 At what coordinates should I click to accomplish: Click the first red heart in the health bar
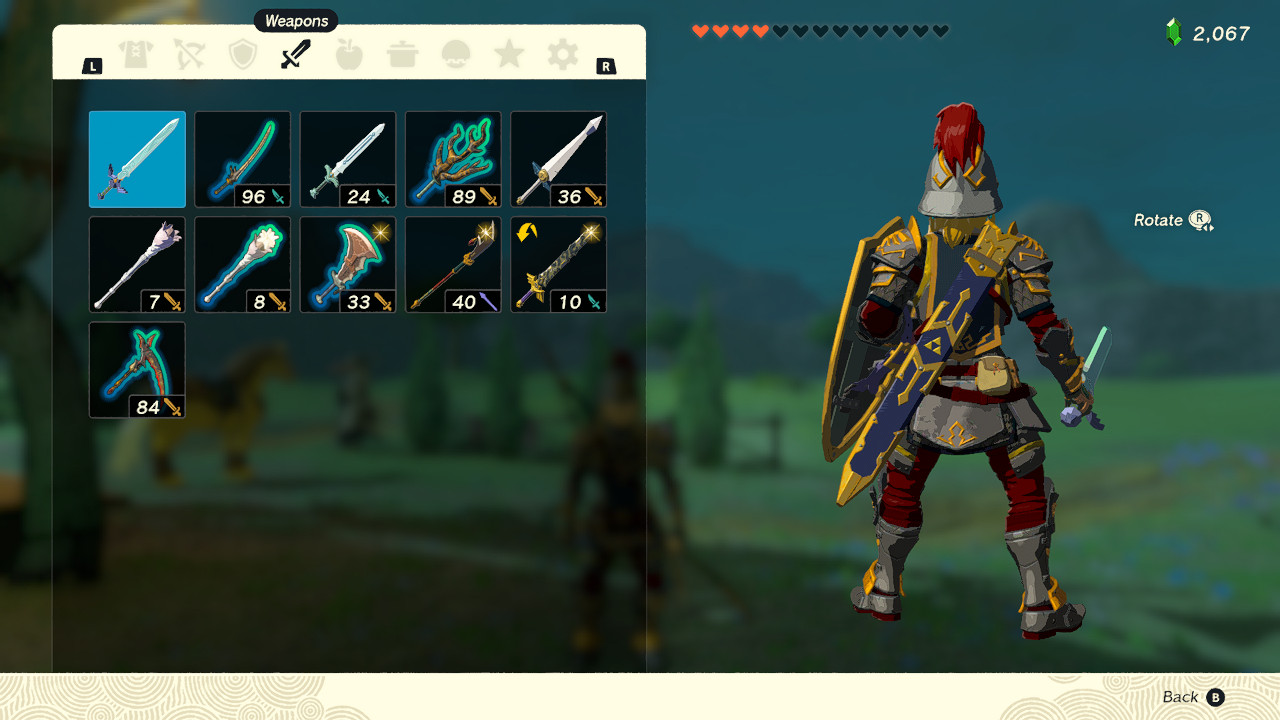(x=701, y=30)
